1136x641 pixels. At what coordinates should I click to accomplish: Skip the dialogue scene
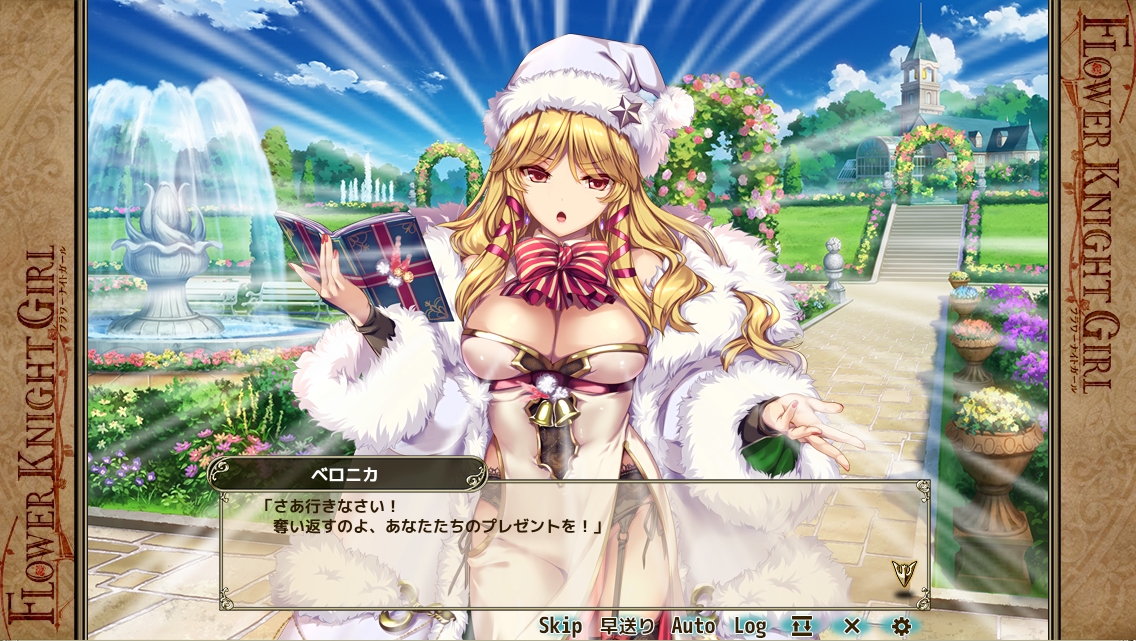[560, 626]
